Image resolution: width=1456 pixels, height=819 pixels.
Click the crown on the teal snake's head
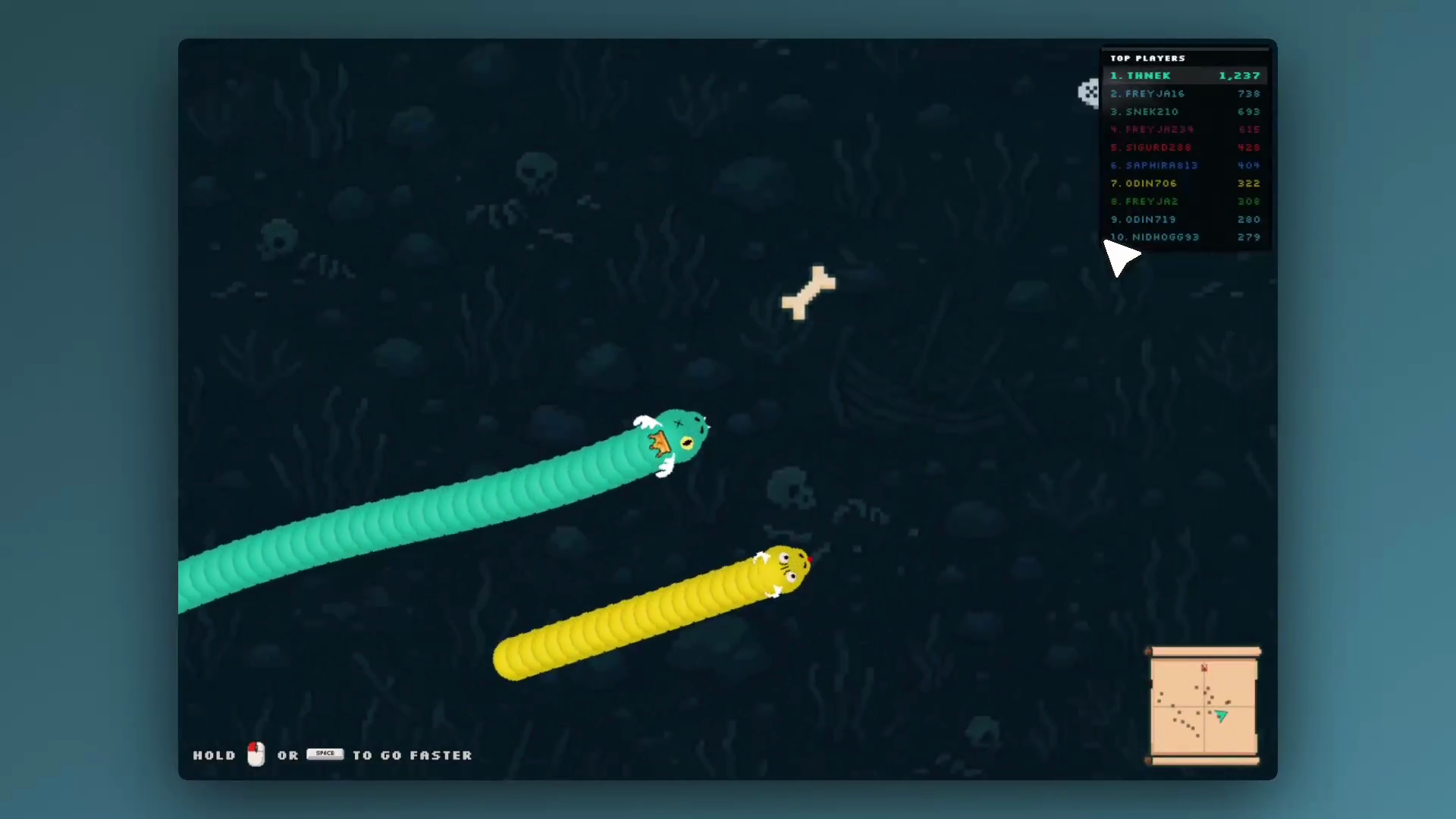point(659,444)
